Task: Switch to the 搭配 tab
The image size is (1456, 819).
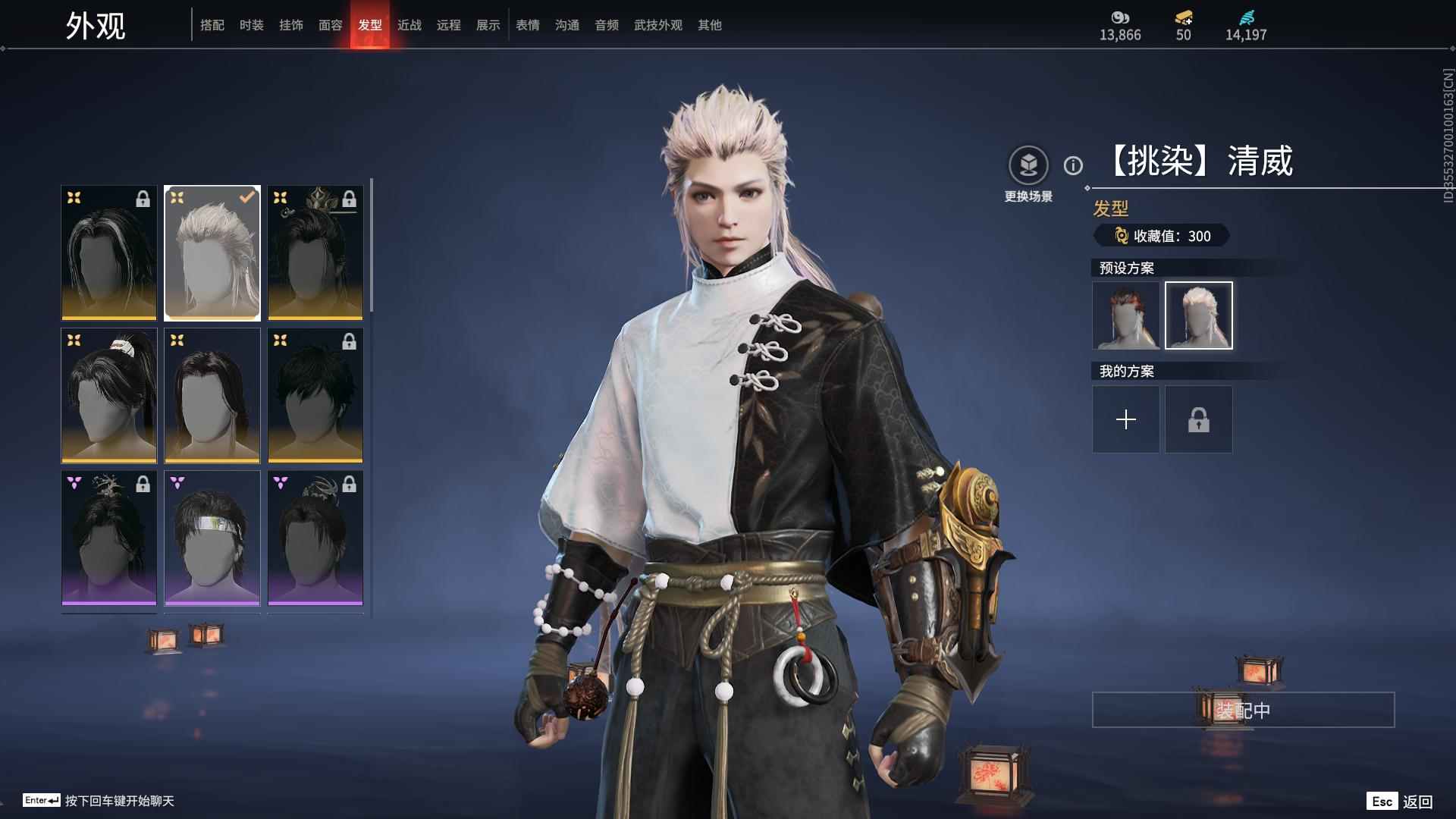Action: (212, 25)
